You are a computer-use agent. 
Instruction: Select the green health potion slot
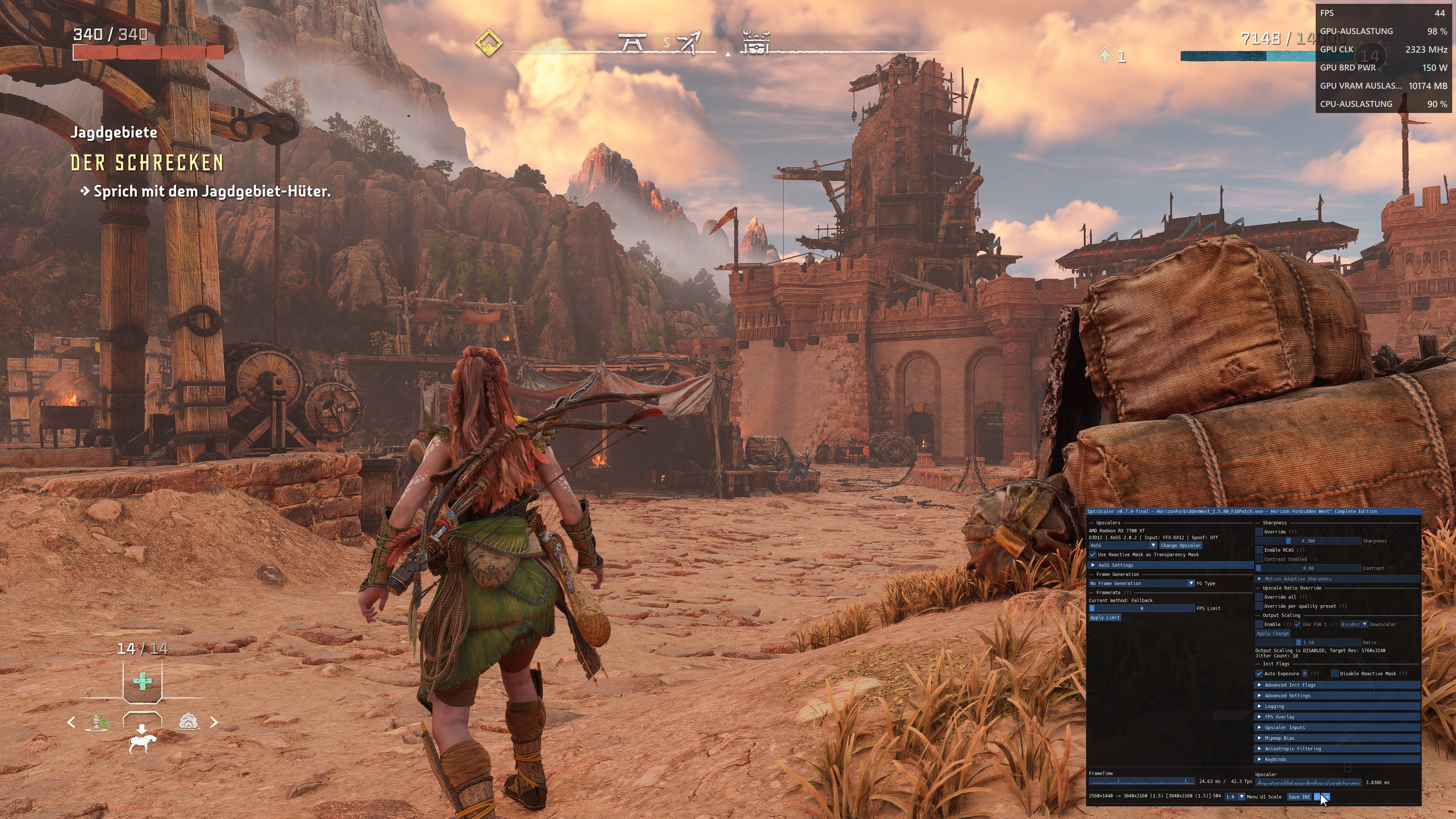click(143, 681)
